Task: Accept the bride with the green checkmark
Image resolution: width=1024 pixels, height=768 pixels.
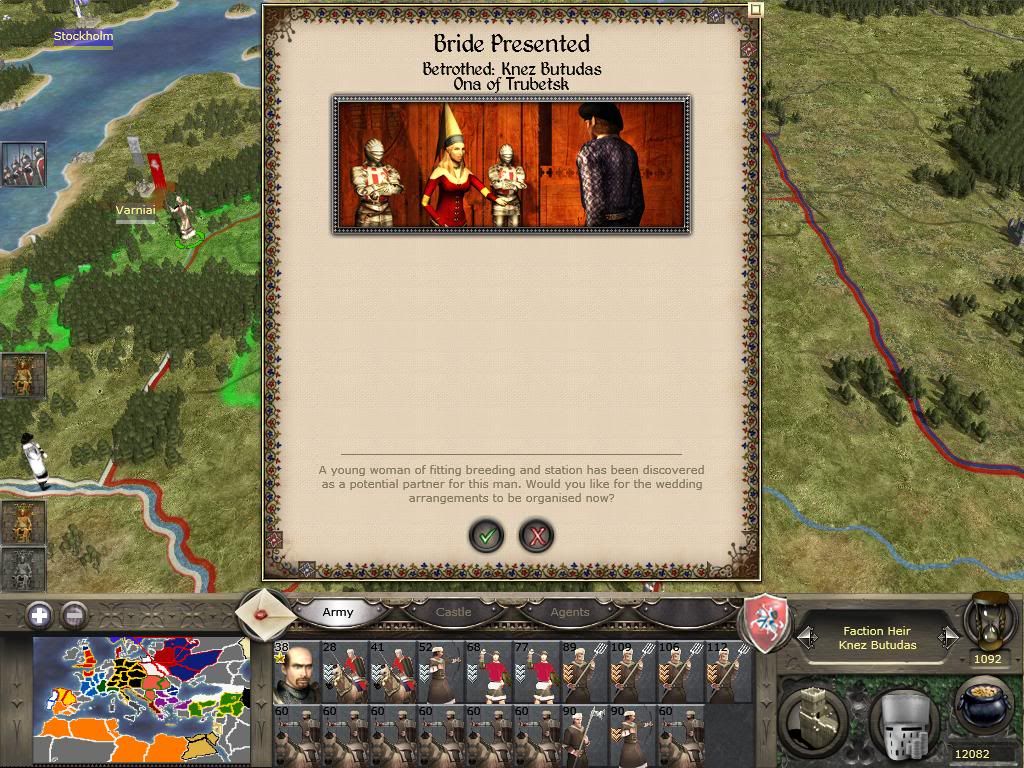Action: click(x=487, y=537)
